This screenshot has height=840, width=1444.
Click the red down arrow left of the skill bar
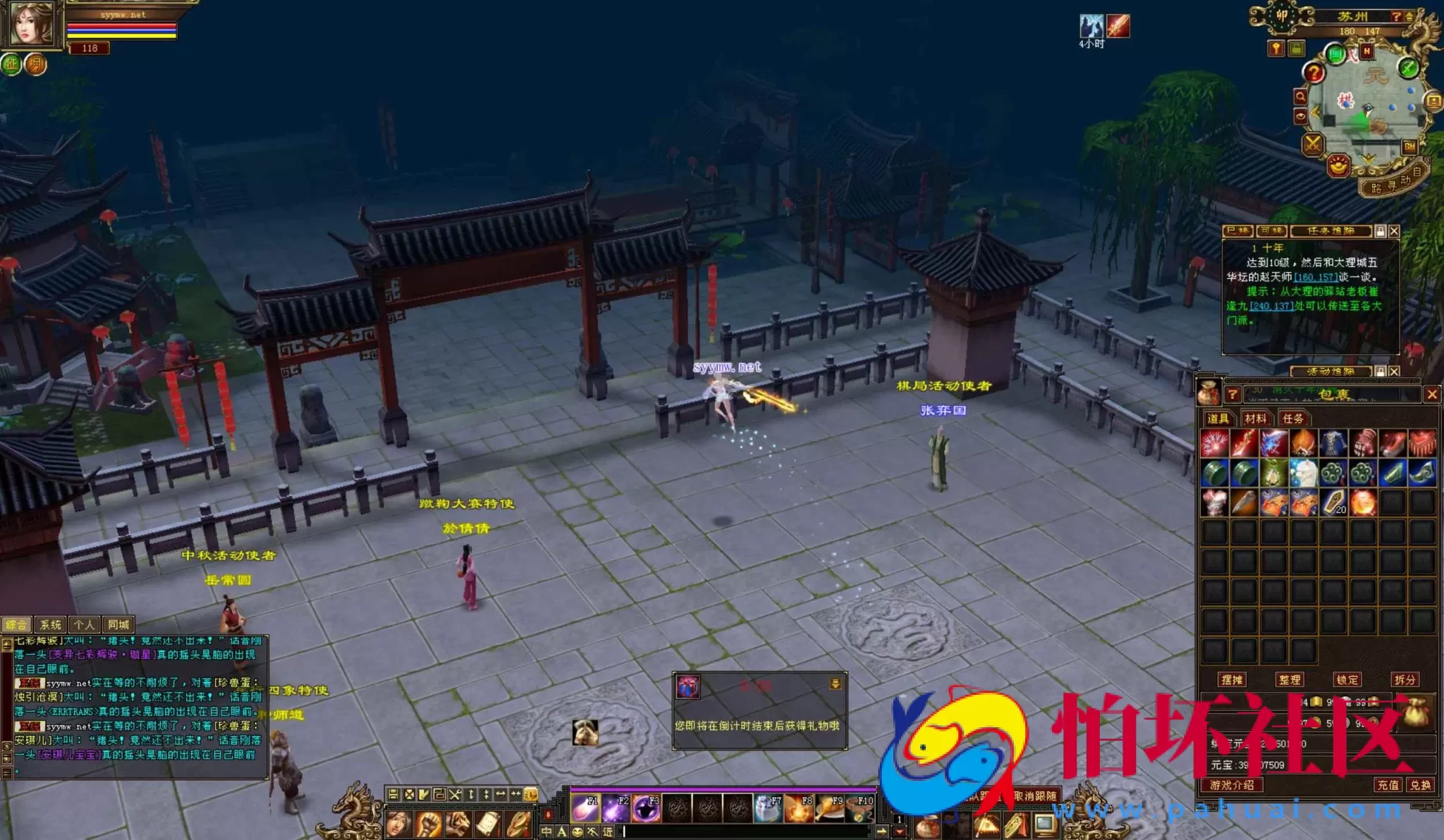[547, 815]
